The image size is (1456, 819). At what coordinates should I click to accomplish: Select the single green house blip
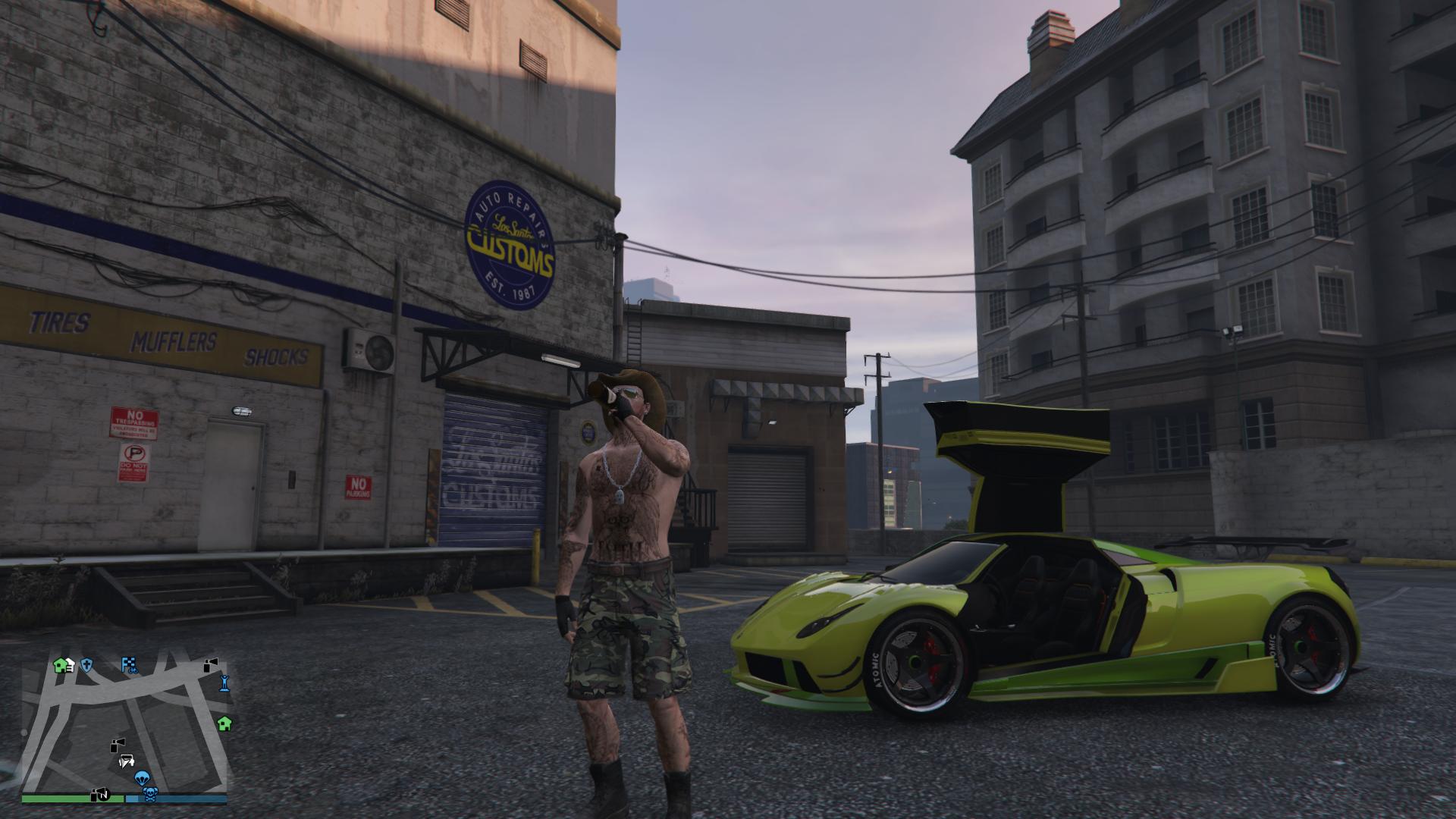tap(224, 723)
